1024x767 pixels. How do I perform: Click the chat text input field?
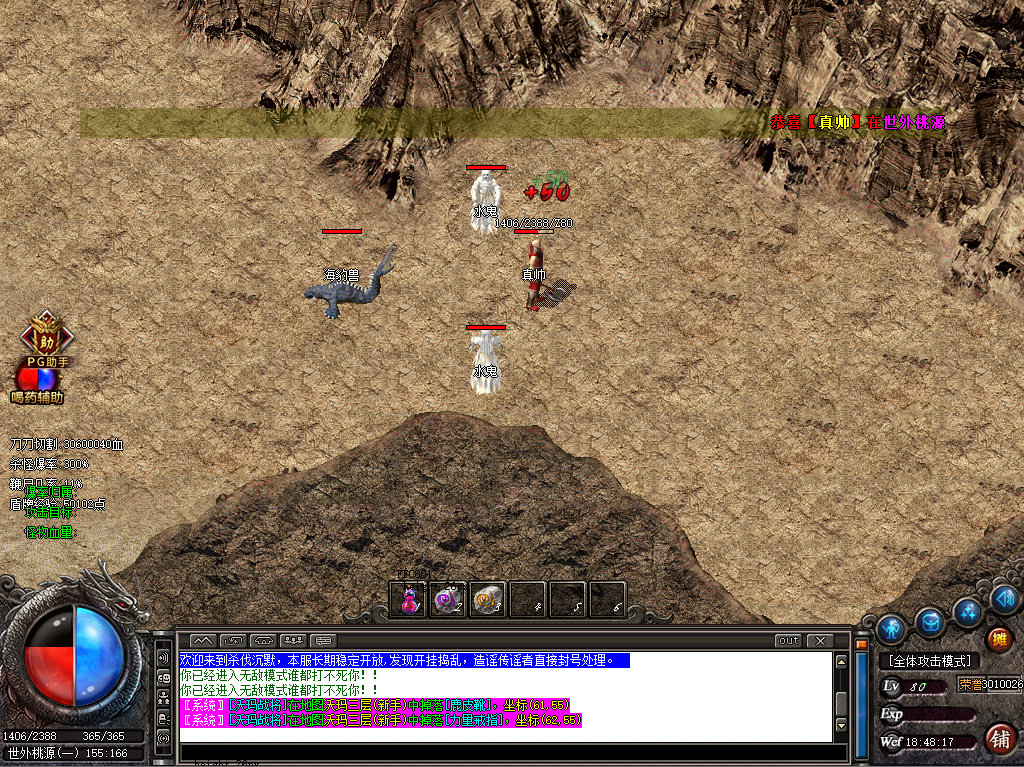point(505,751)
